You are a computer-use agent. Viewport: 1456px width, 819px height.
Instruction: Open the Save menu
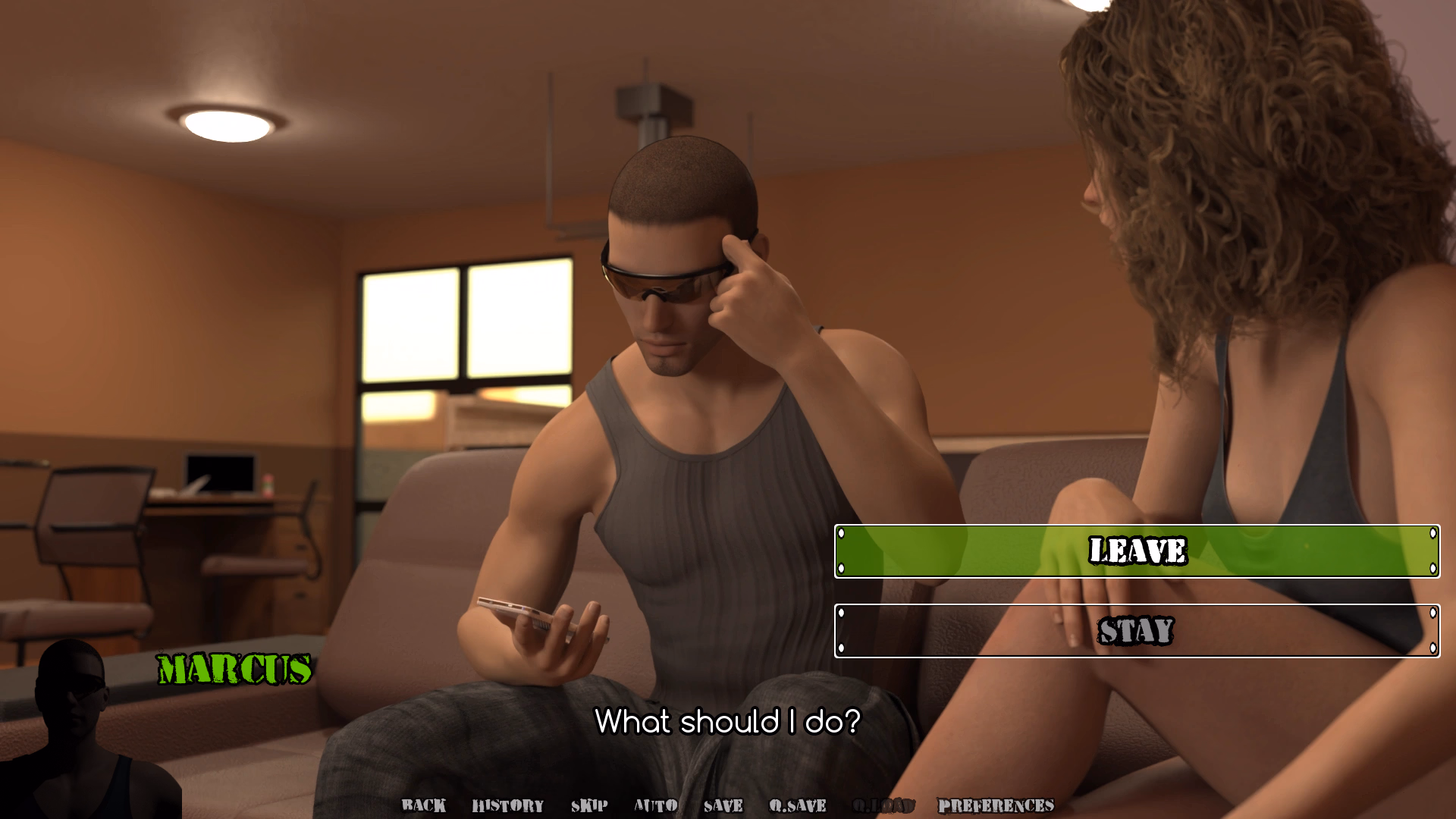723,805
